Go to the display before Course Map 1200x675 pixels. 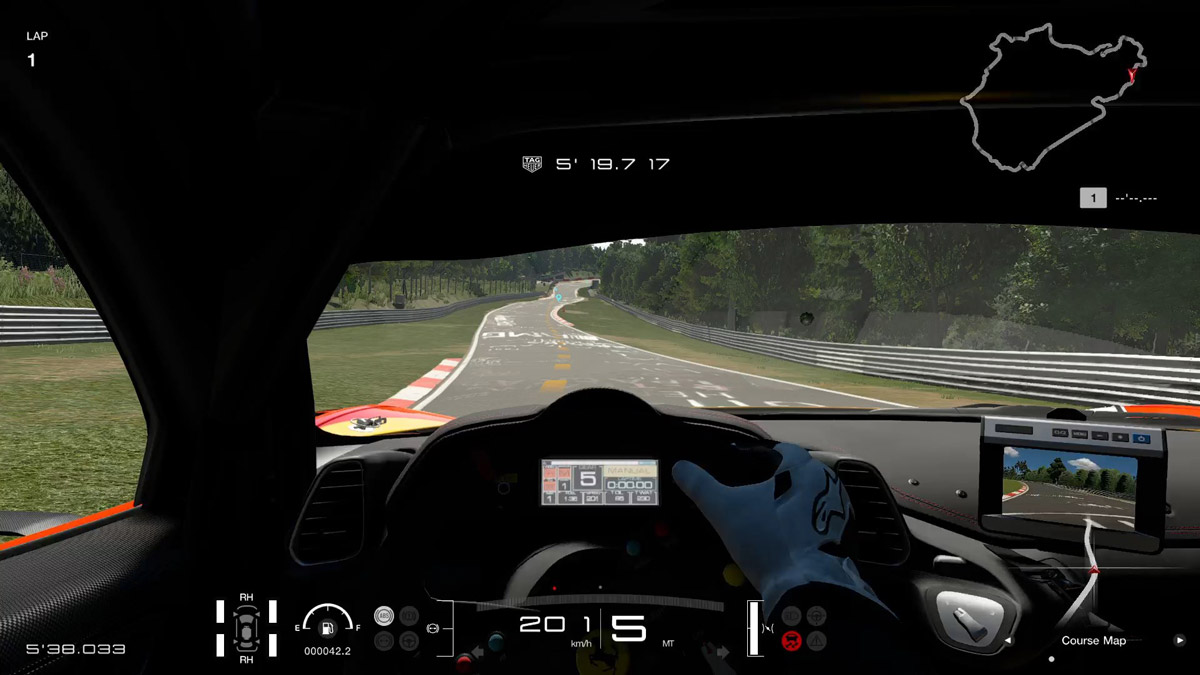click(1008, 641)
